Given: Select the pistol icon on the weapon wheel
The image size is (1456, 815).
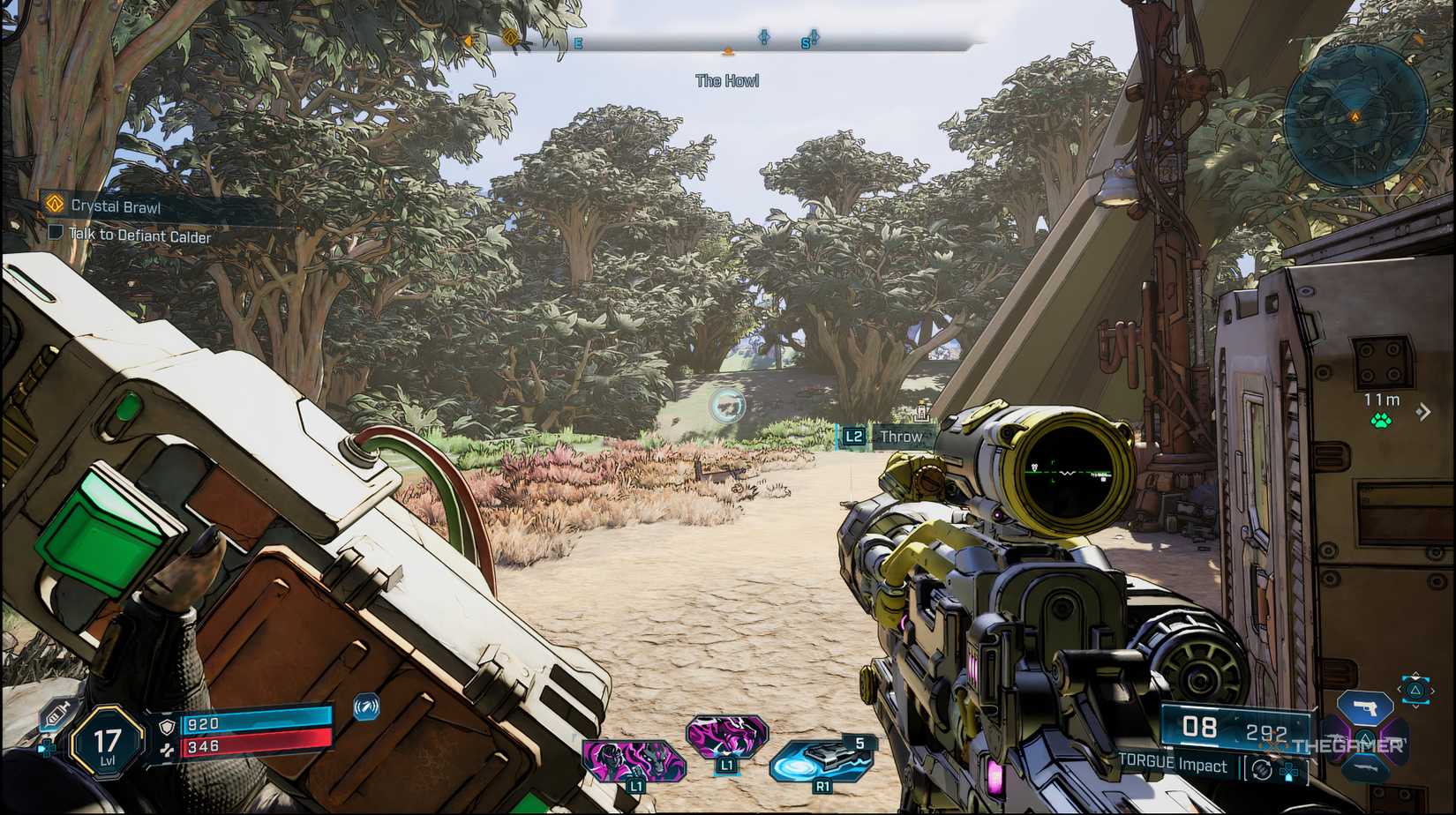Looking at the screenshot, I should (x=1365, y=708).
